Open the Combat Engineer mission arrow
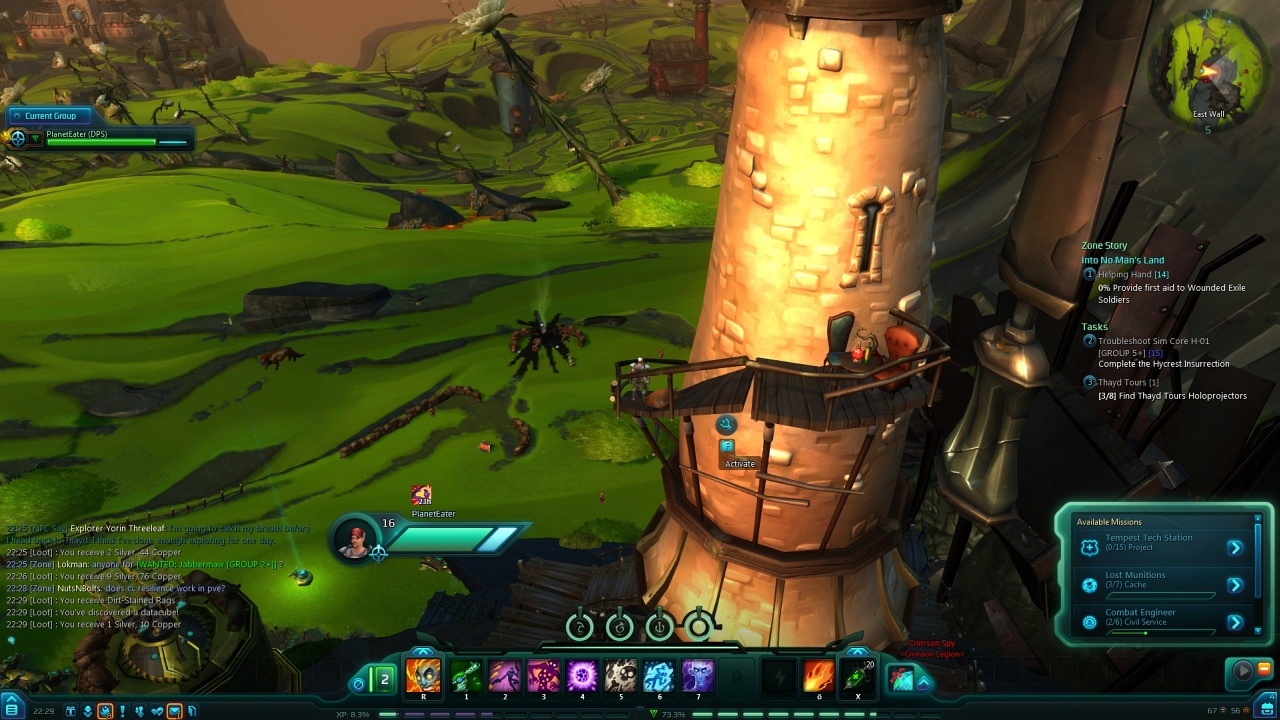This screenshot has width=1280, height=720. (x=1235, y=622)
